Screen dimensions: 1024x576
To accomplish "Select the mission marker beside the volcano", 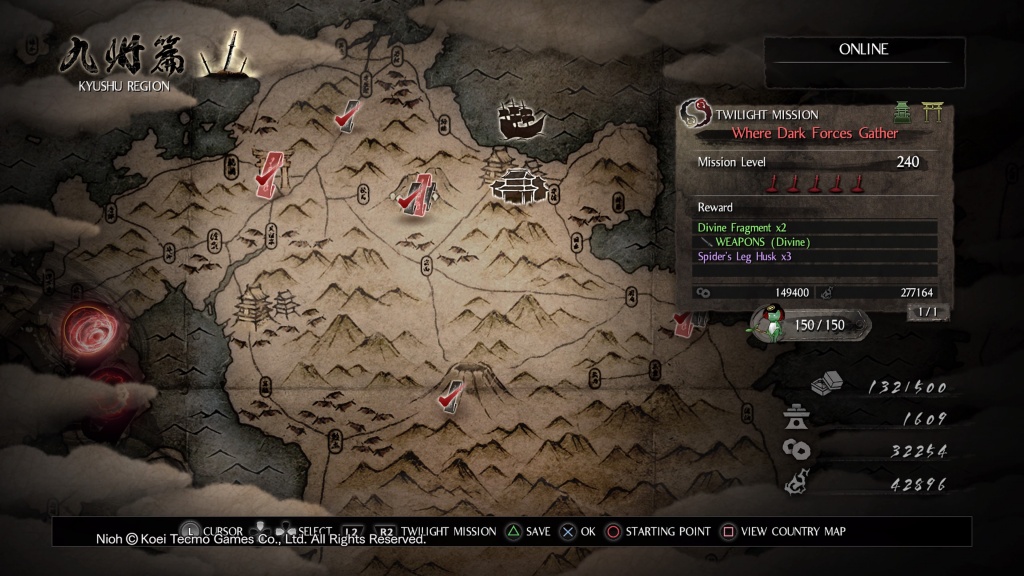I will click(452, 394).
